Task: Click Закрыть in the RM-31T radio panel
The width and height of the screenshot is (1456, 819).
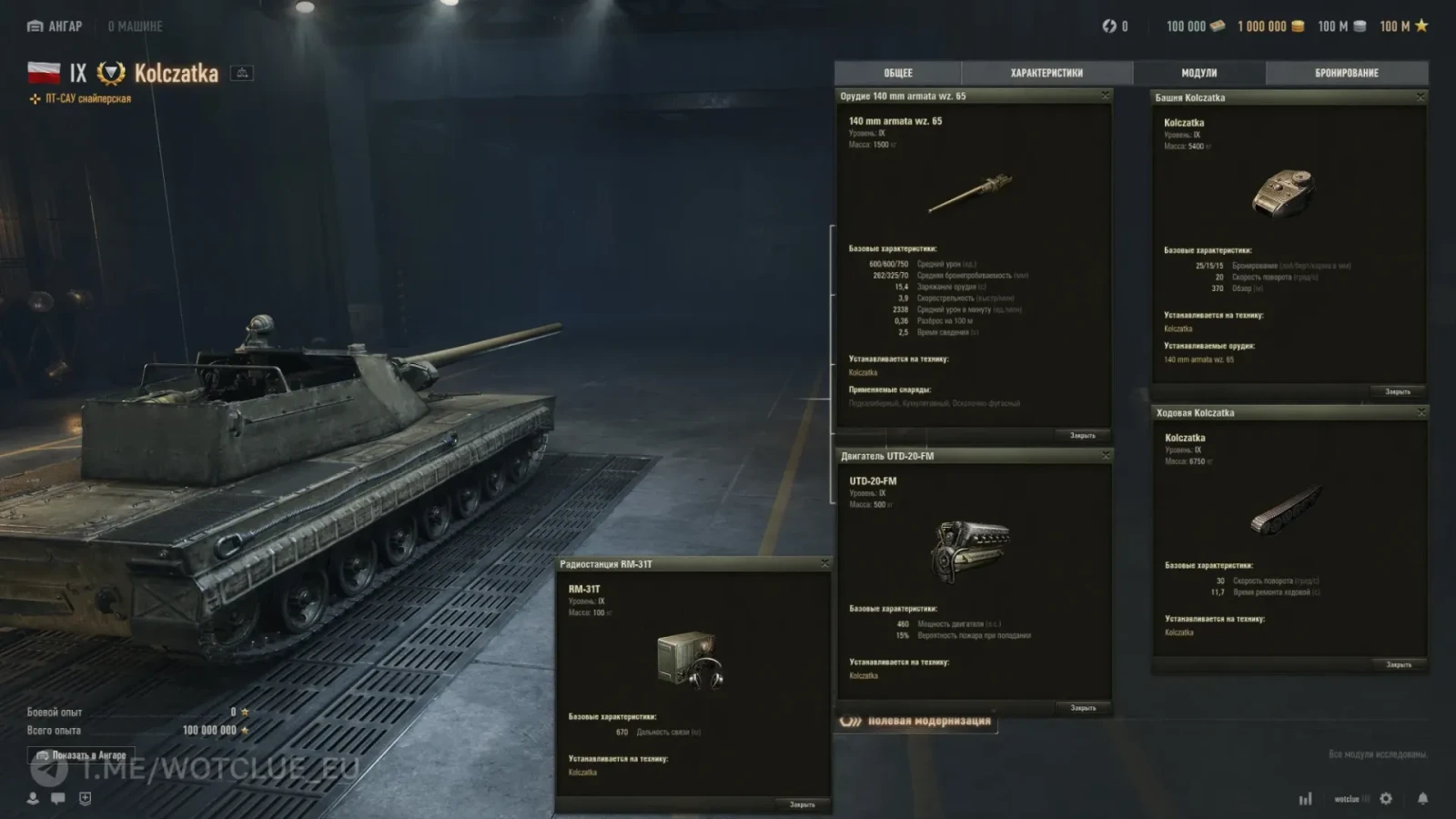Action: tap(802, 804)
